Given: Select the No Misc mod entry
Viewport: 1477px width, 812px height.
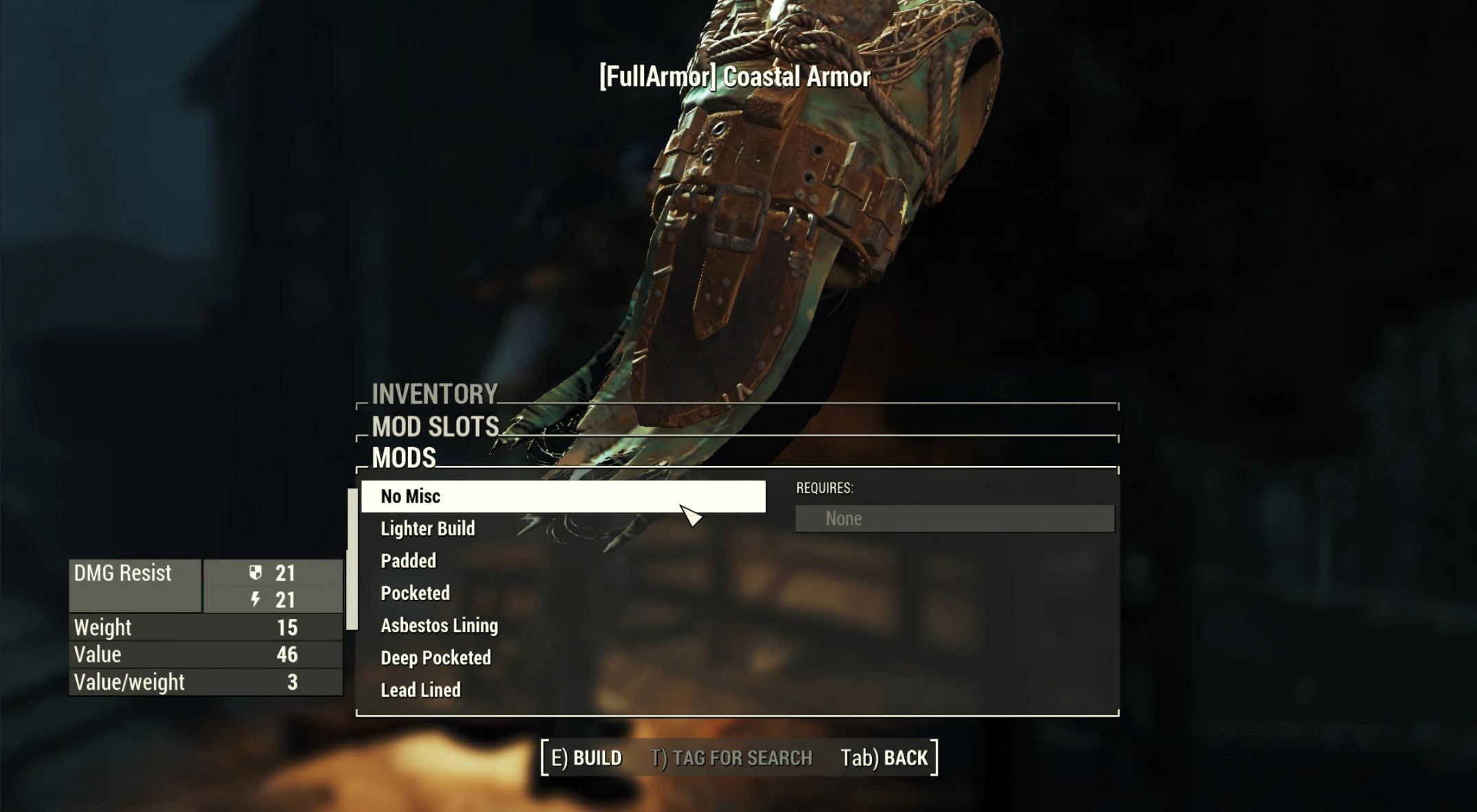Looking at the screenshot, I should 563,496.
